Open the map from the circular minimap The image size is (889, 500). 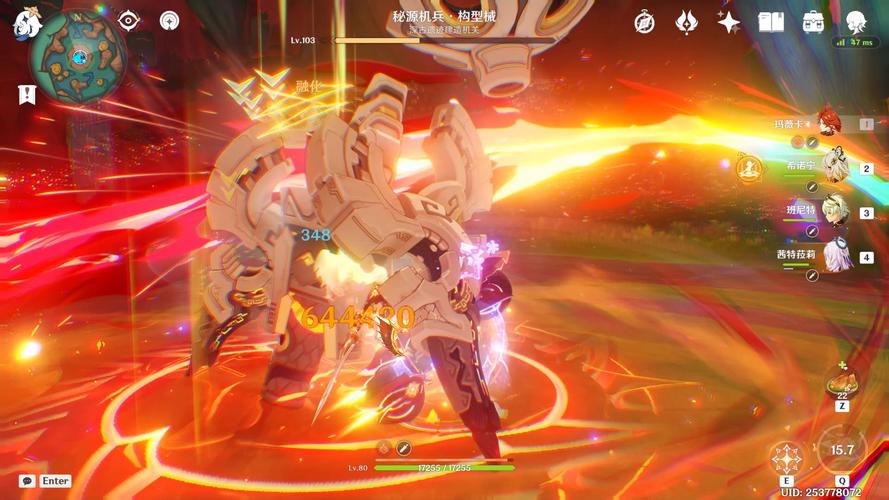[77, 57]
